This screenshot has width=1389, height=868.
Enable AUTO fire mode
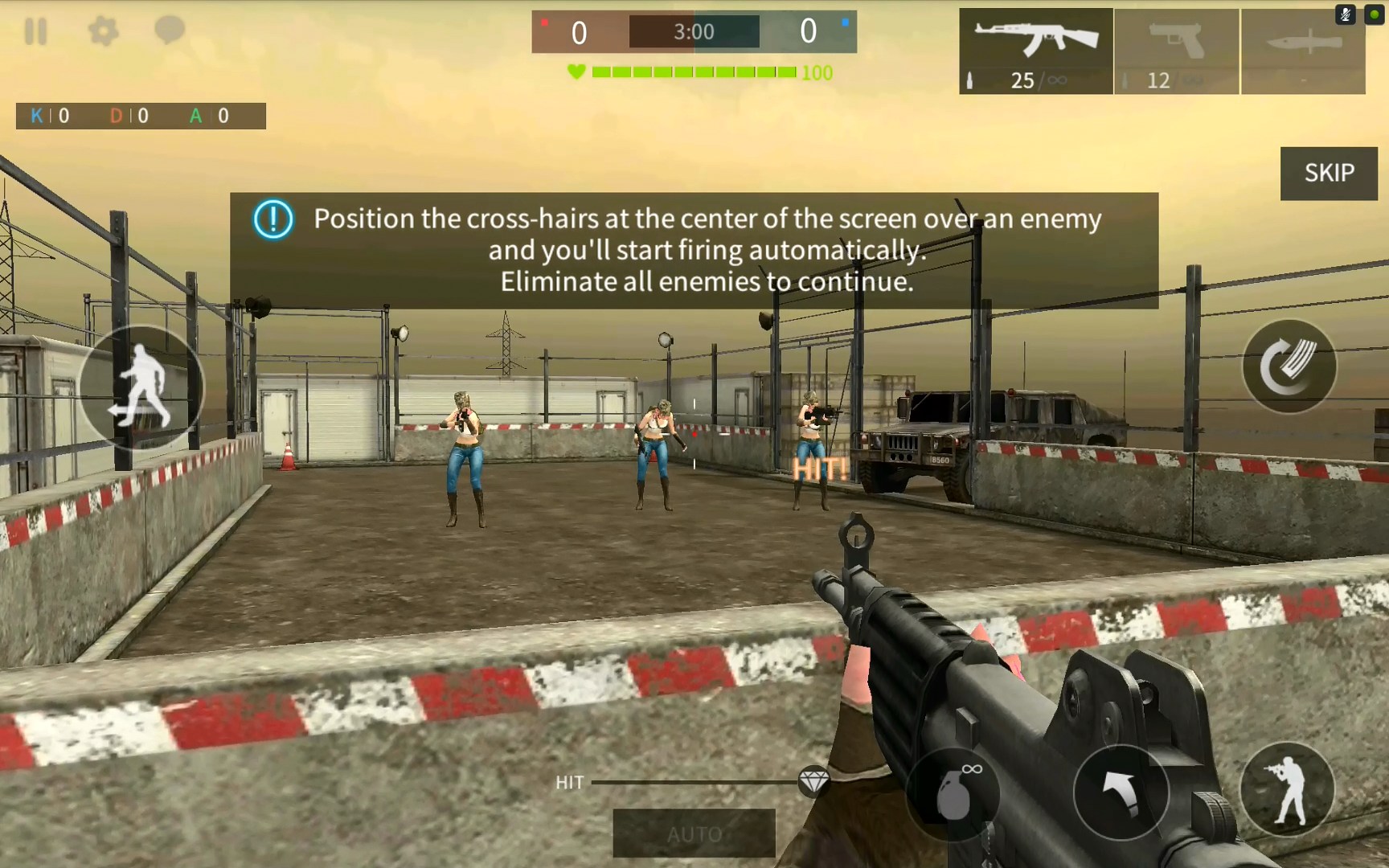[693, 833]
